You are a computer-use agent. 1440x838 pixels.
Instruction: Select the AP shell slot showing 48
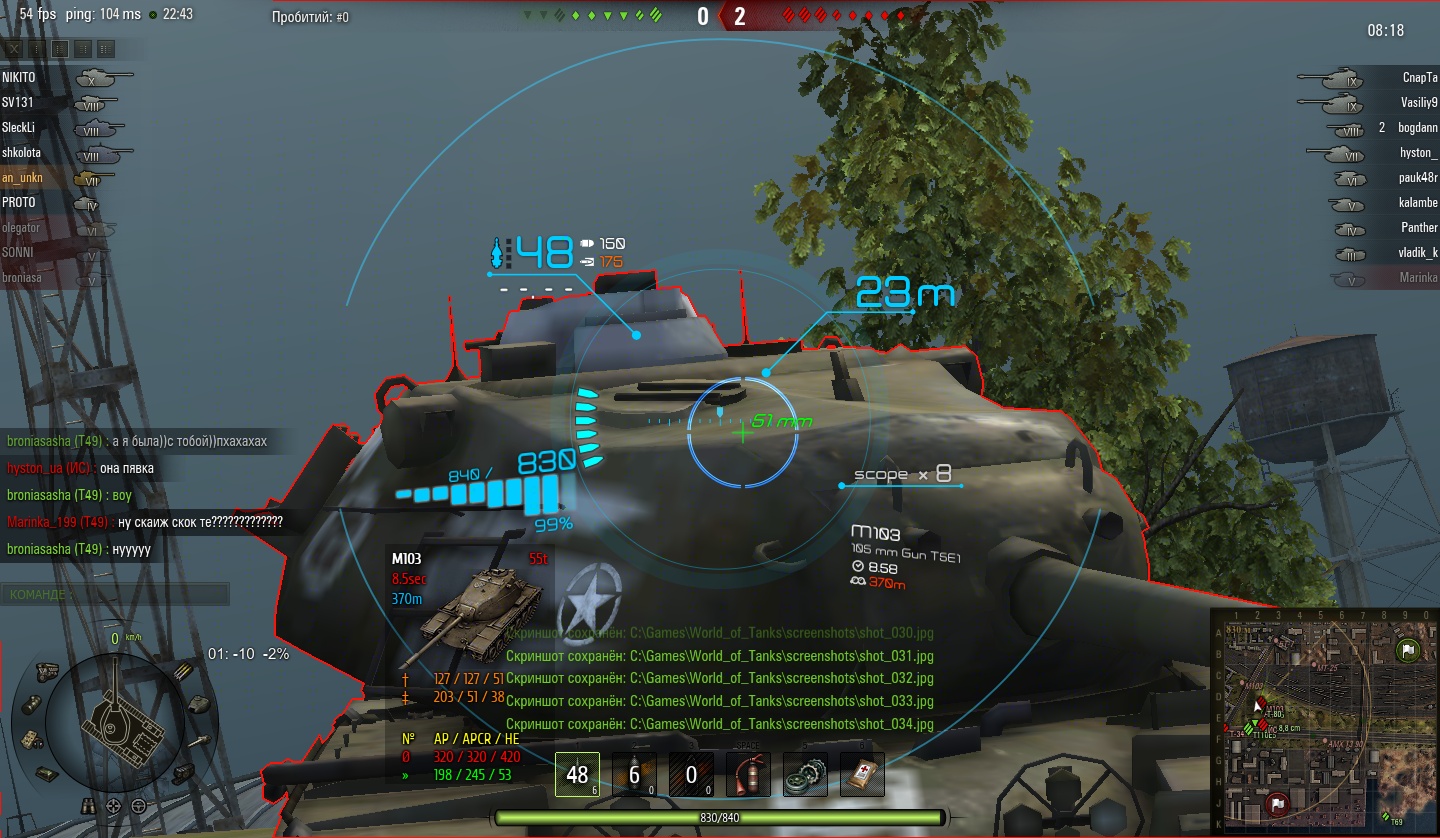click(x=577, y=775)
